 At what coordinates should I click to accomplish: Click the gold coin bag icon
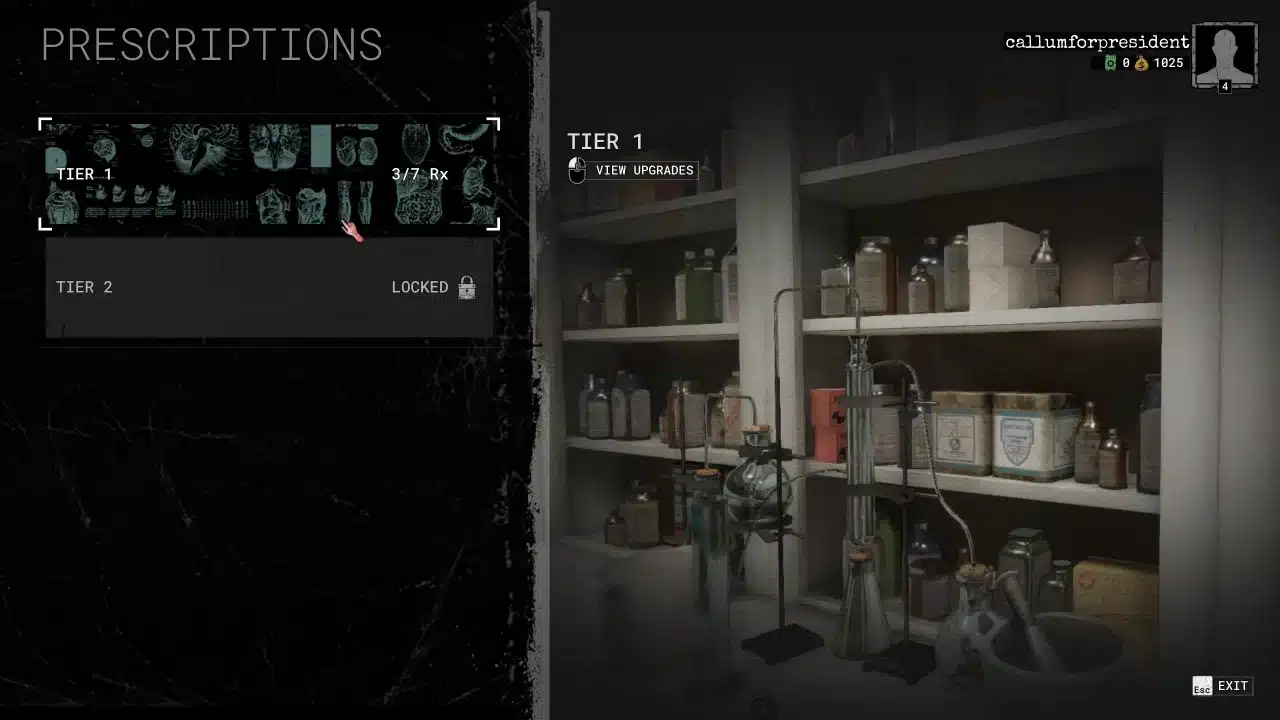click(x=1141, y=62)
